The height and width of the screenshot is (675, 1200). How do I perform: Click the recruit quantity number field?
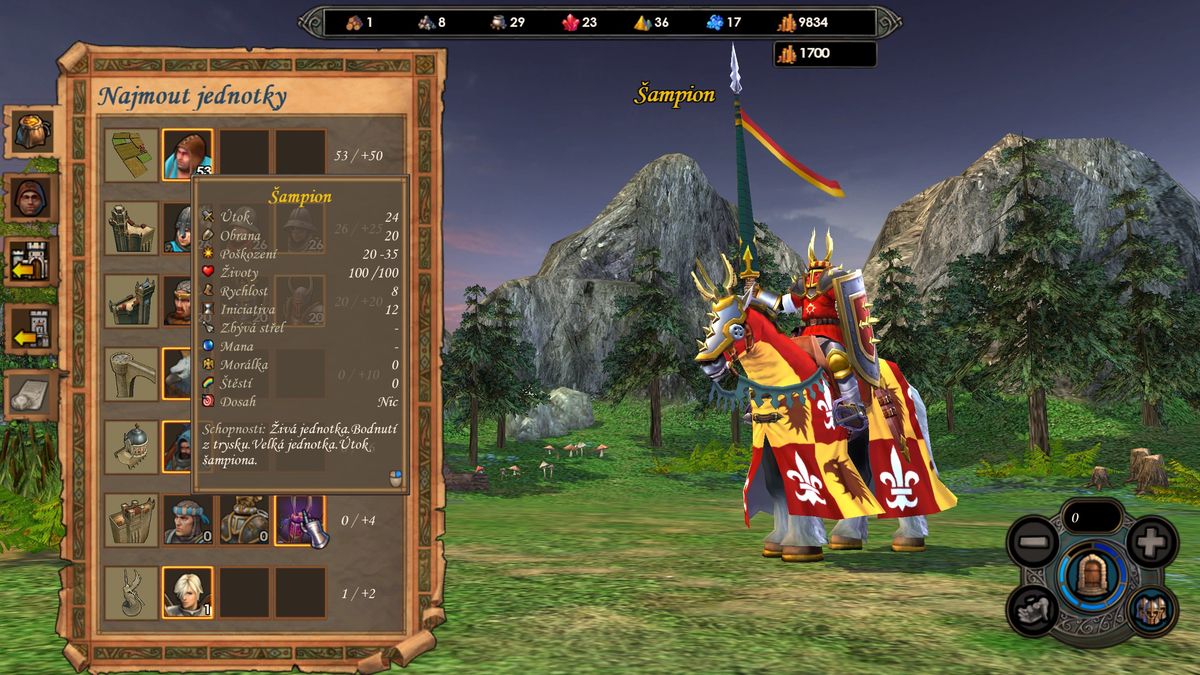click(1091, 518)
